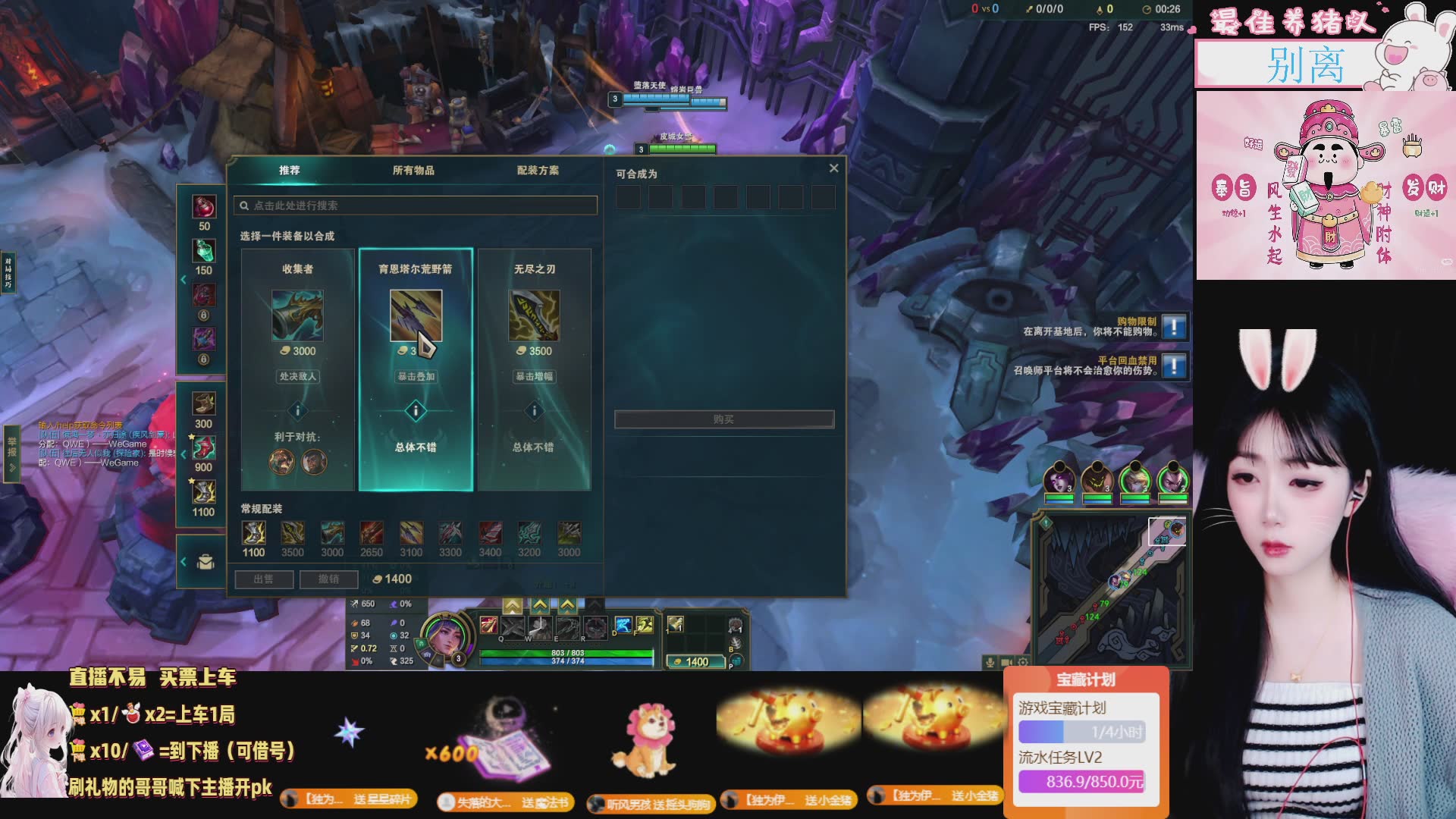The image size is (1456, 819).
Task: Select the 50 gold health potion
Action: 204,207
